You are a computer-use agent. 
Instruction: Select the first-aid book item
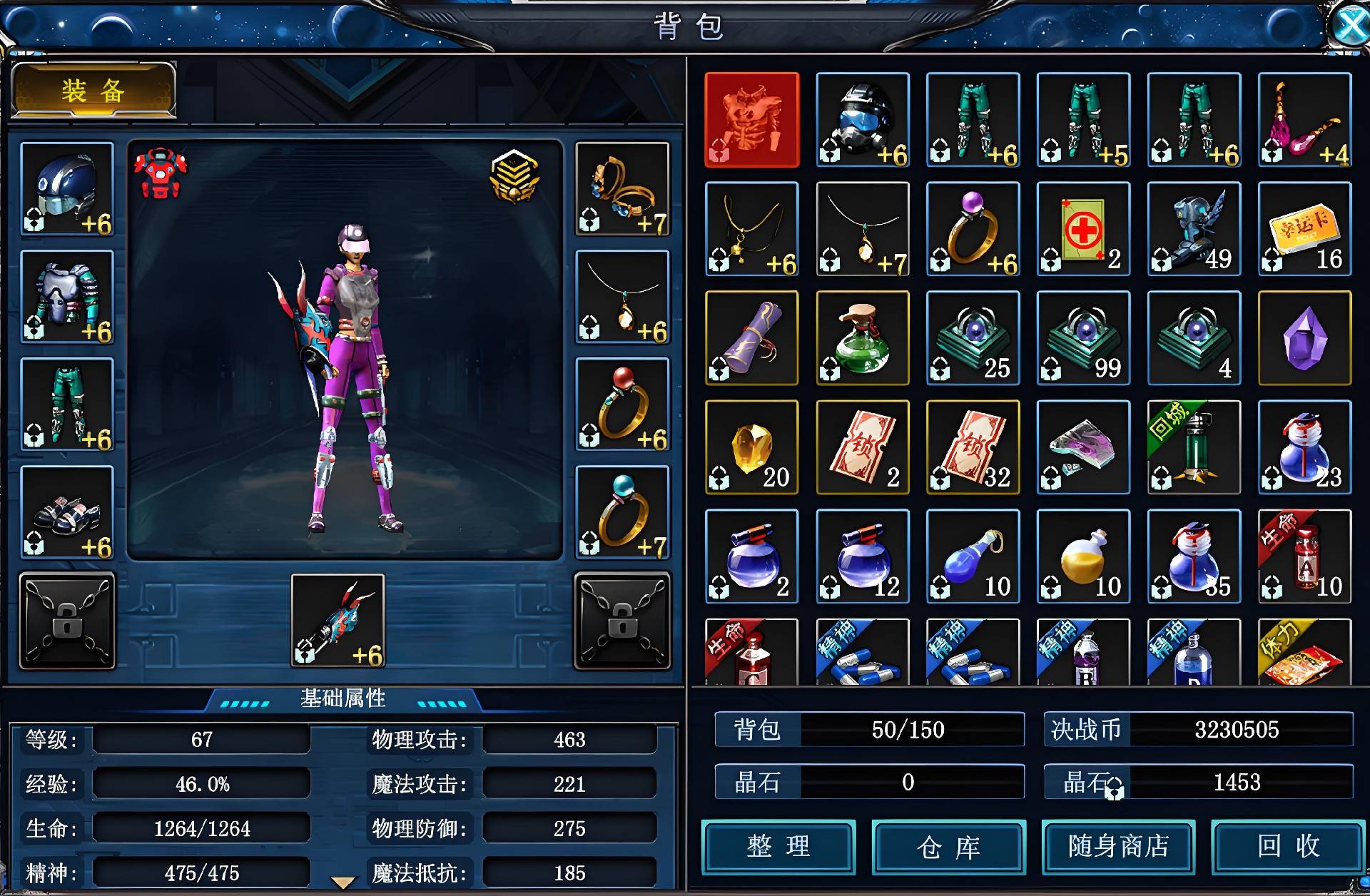(x=1083, y=229)
